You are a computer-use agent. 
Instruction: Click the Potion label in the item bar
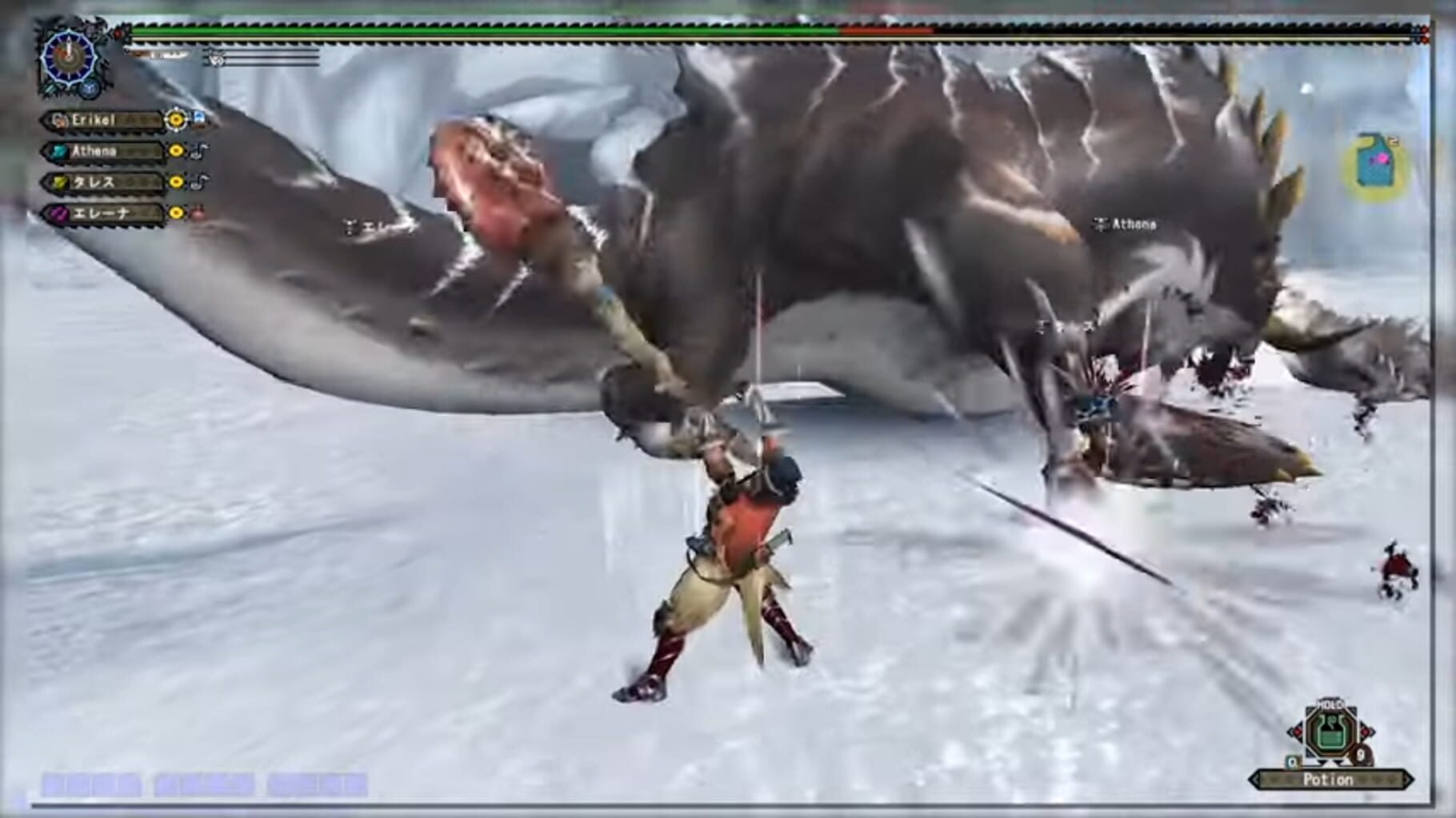[1328, 779]
